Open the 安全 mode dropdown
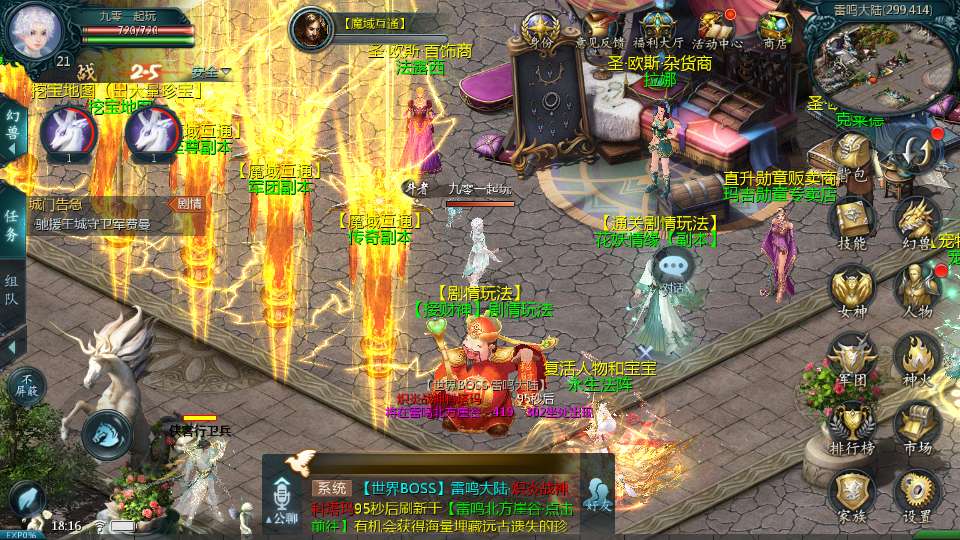 210,72
